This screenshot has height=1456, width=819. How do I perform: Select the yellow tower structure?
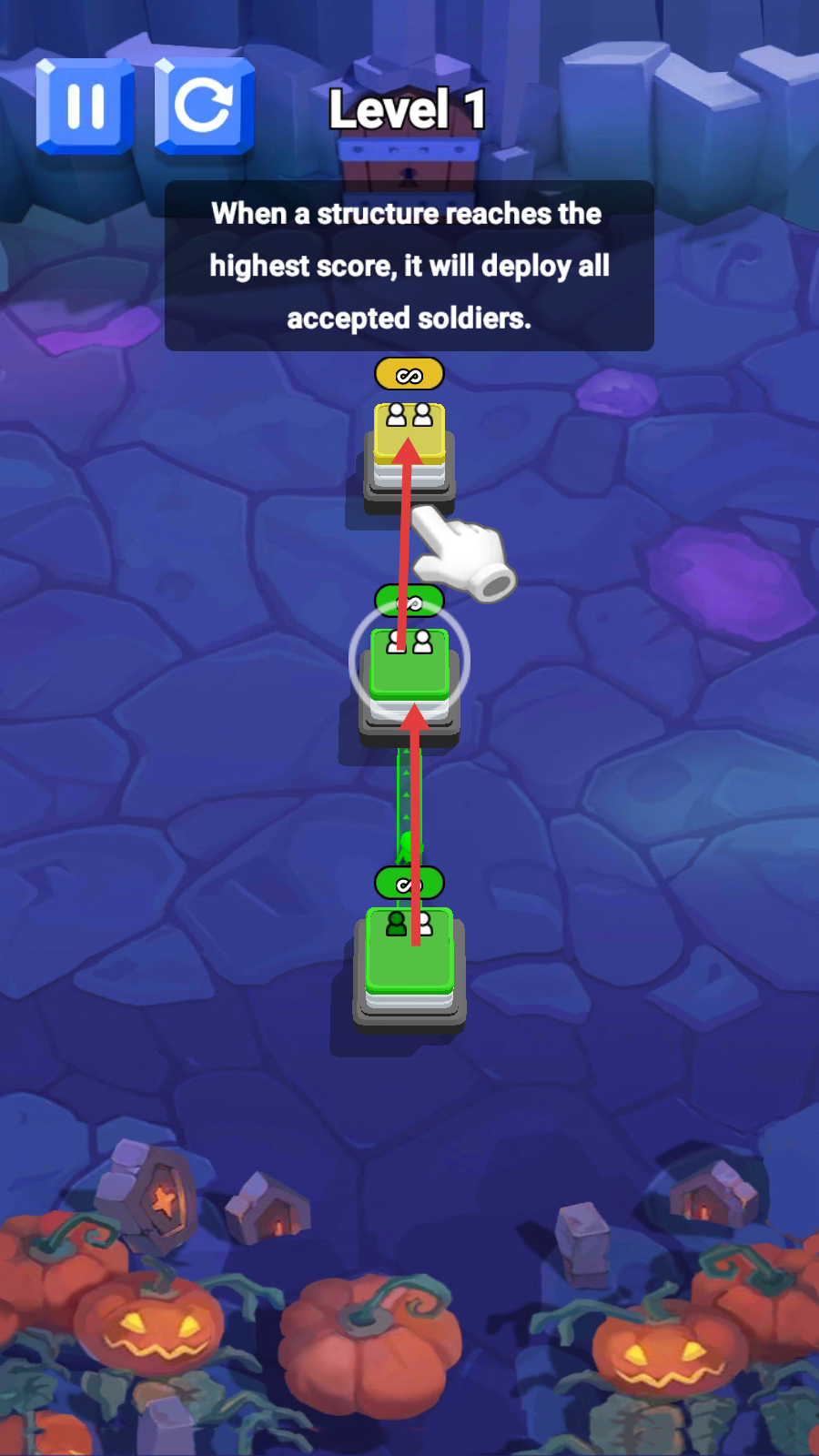(x=409, y=448)
